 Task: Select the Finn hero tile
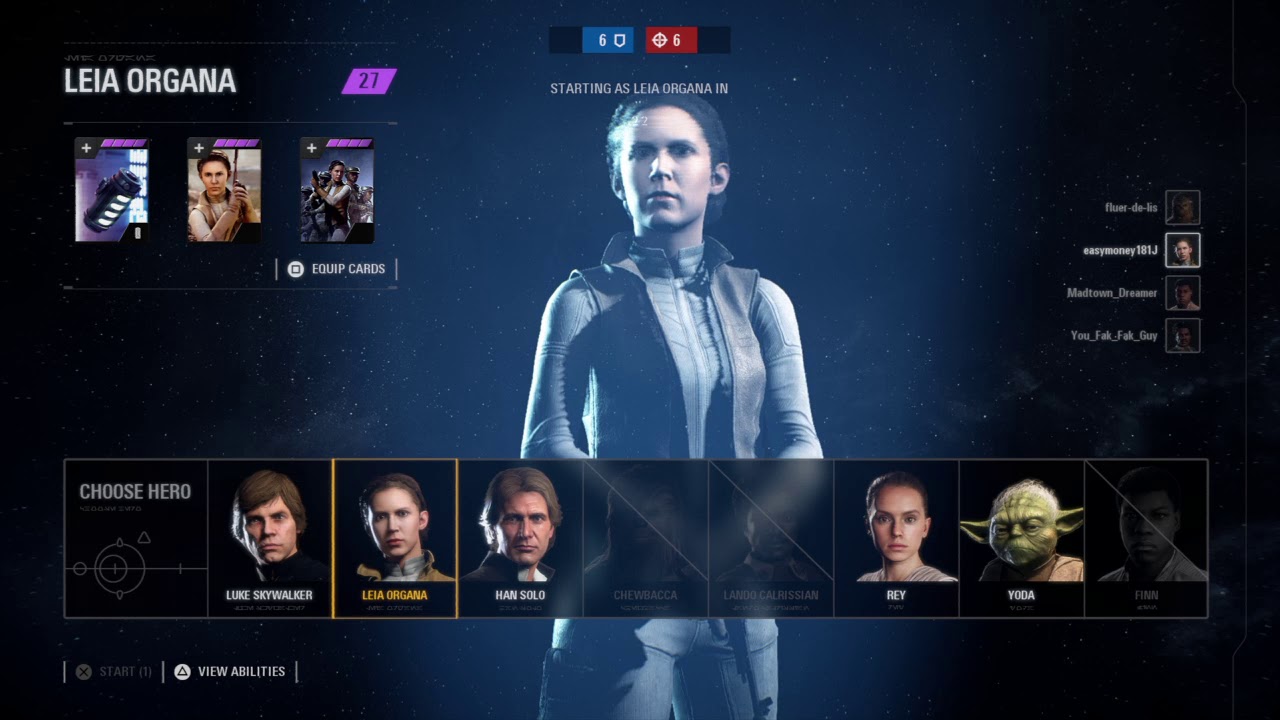point(1146,538)
